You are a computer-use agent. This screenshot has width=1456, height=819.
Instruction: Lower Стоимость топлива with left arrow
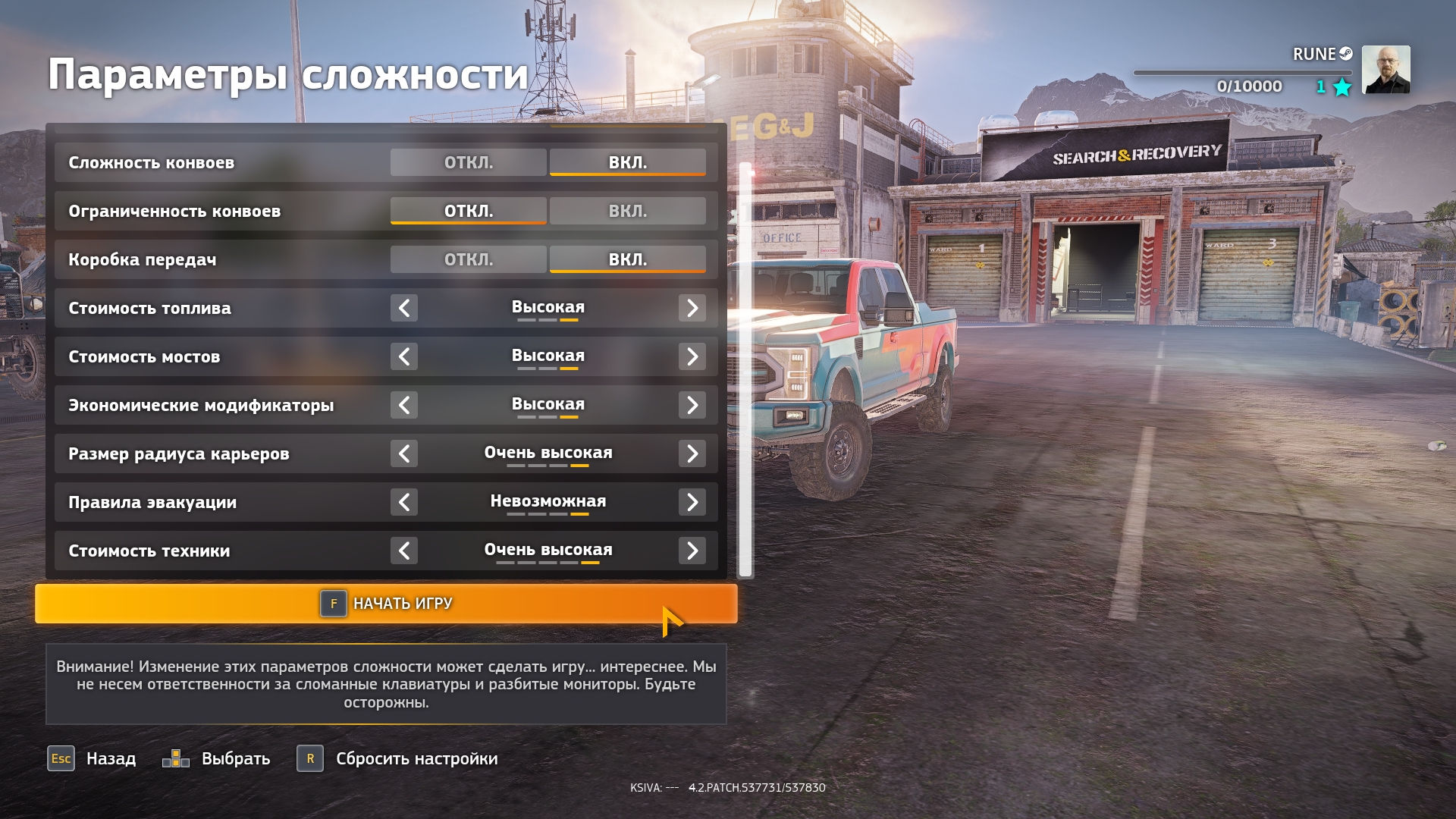point(404,308)
